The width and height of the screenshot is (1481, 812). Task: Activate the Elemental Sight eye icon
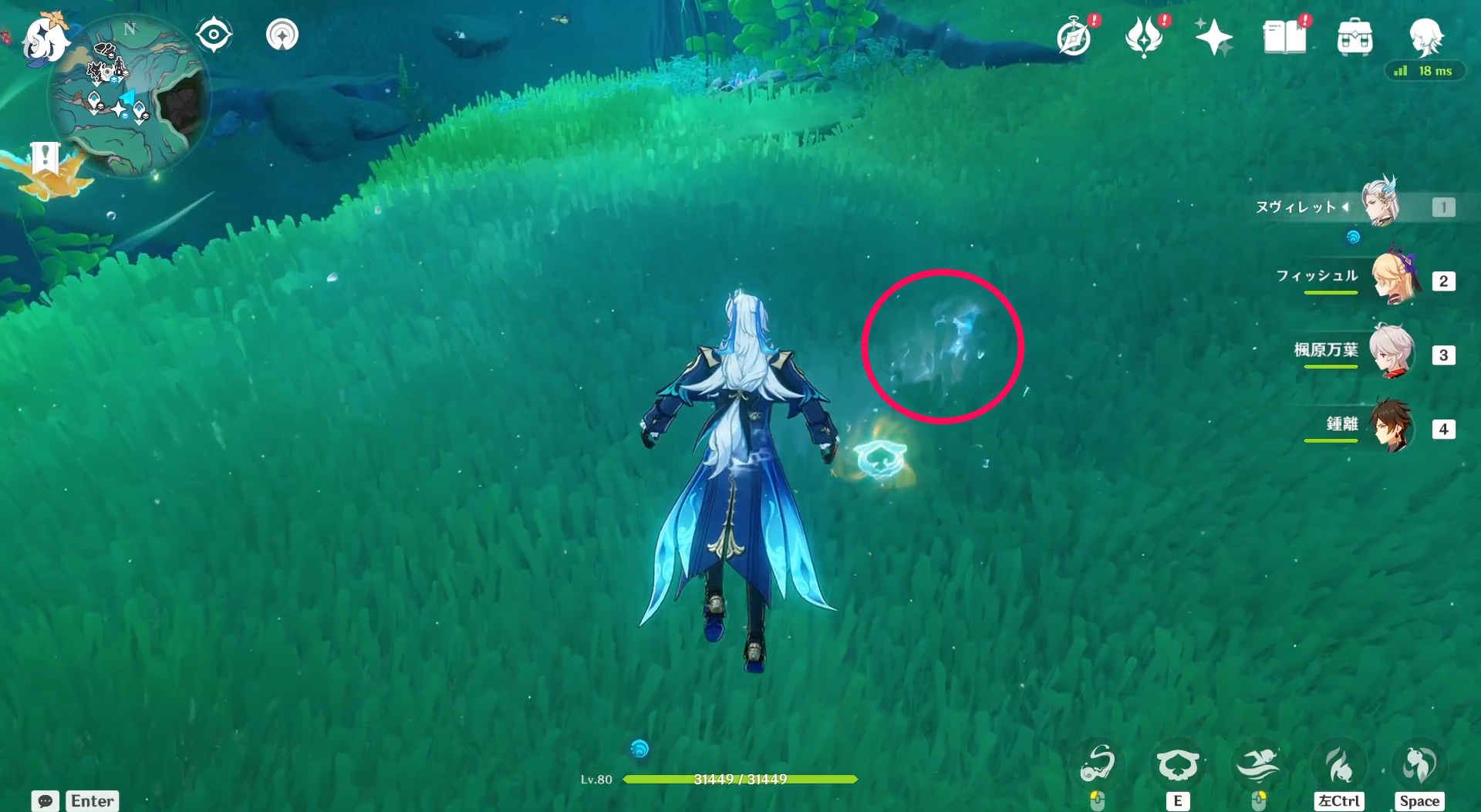pos(214,34)
